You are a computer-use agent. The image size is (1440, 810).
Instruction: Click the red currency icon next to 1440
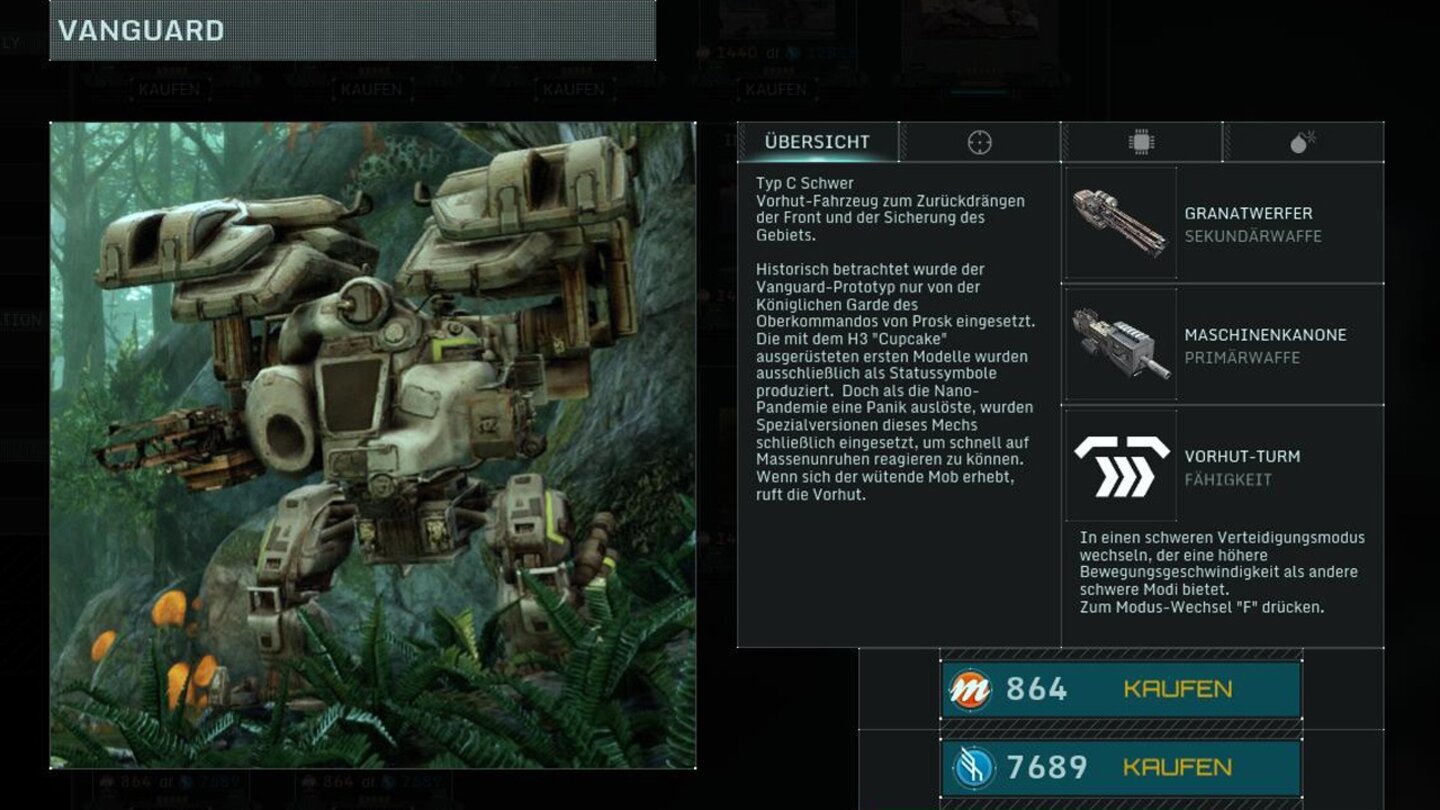703,50
